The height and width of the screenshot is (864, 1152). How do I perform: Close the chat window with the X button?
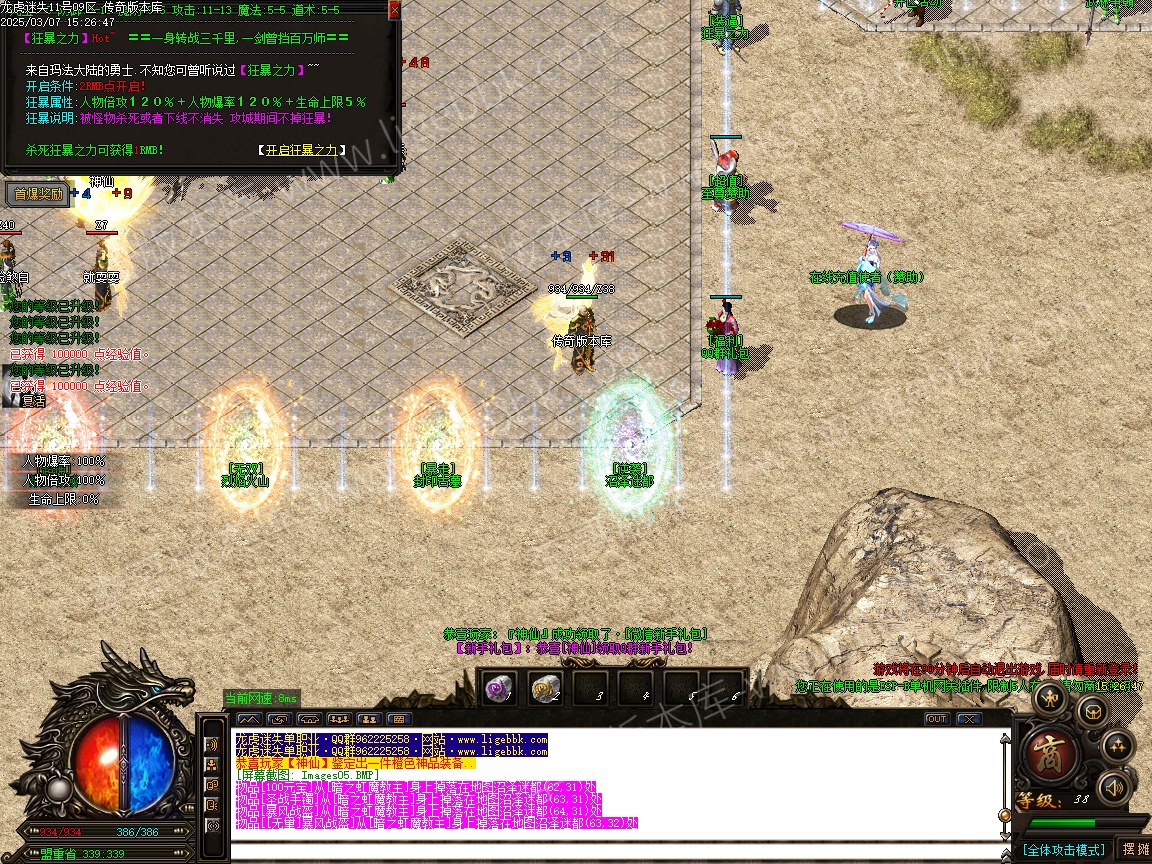pyautogui.click(x=968, y=719)
